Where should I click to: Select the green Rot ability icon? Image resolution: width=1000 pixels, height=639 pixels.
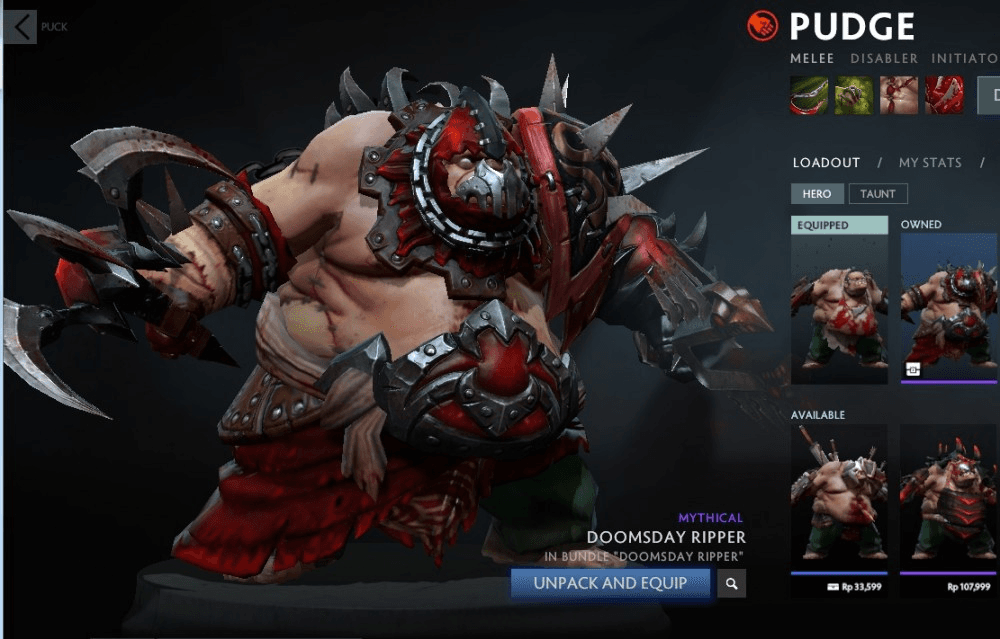coord(854,95)
